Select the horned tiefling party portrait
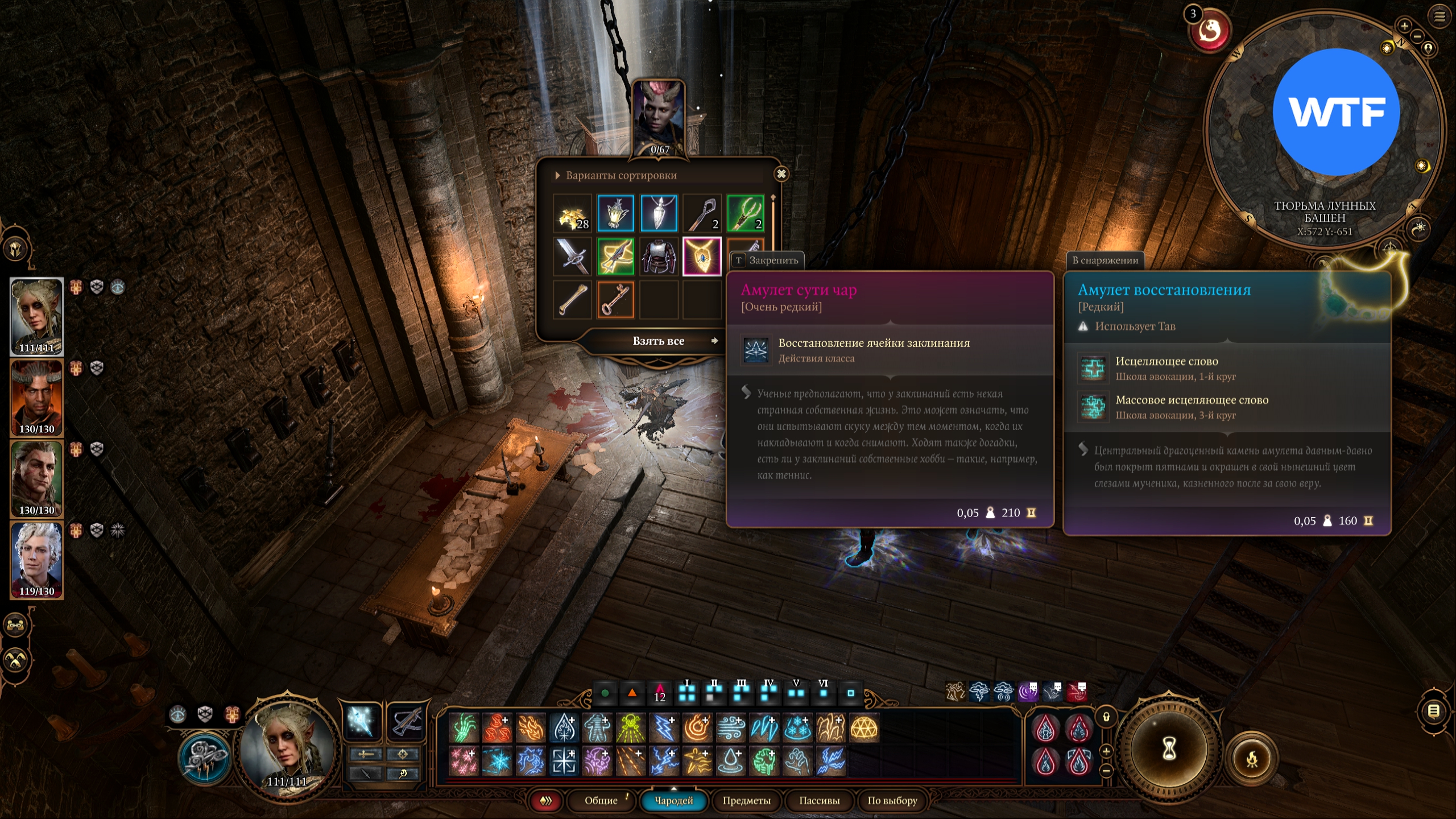The width and height of the screenshot is (1456, 819). (37, 398)
